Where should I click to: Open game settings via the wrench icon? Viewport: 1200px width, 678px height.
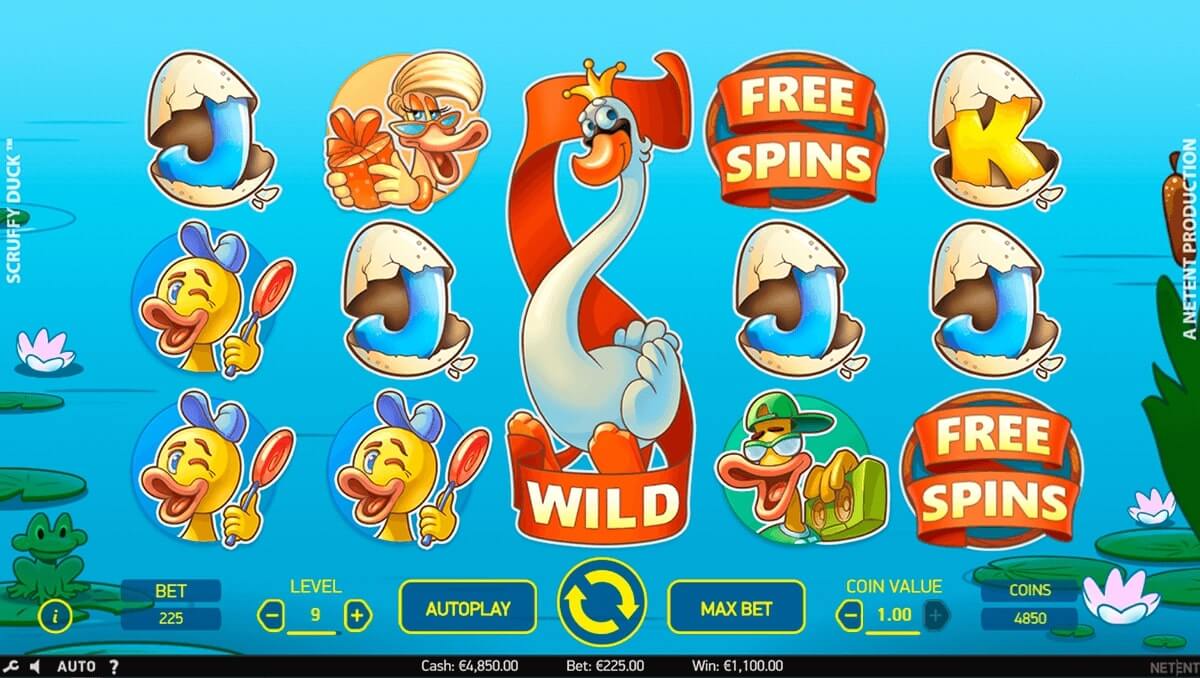coord(11,666)
